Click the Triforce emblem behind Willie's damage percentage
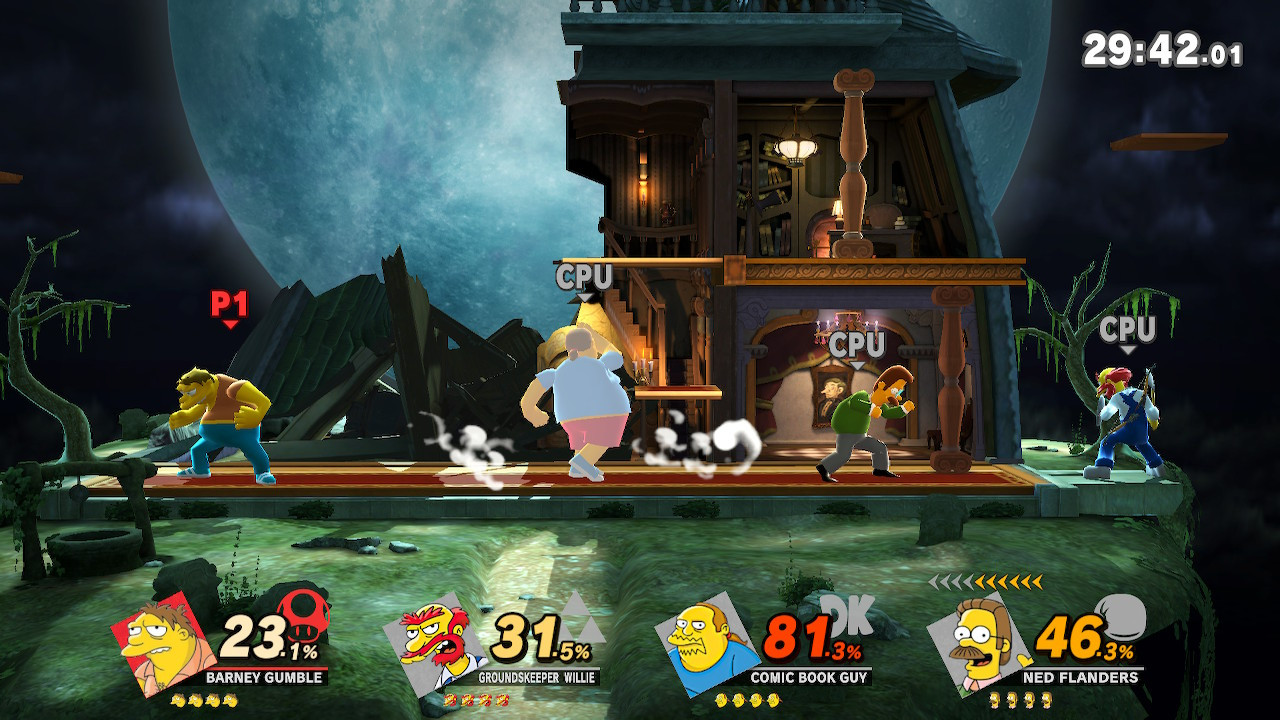 click(x=585, y=620)
